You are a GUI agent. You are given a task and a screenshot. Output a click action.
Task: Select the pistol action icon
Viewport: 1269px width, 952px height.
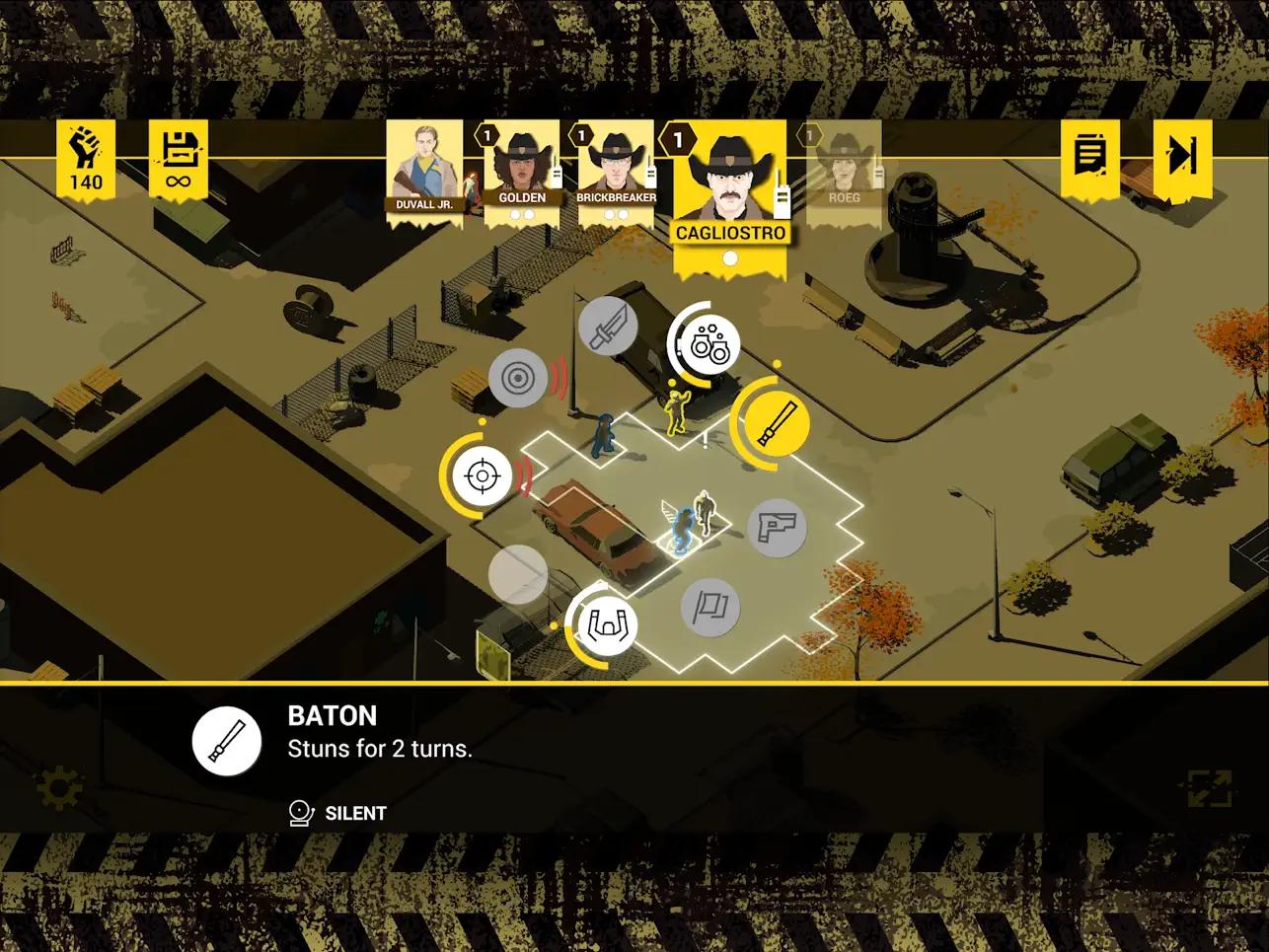click(777, 527)
